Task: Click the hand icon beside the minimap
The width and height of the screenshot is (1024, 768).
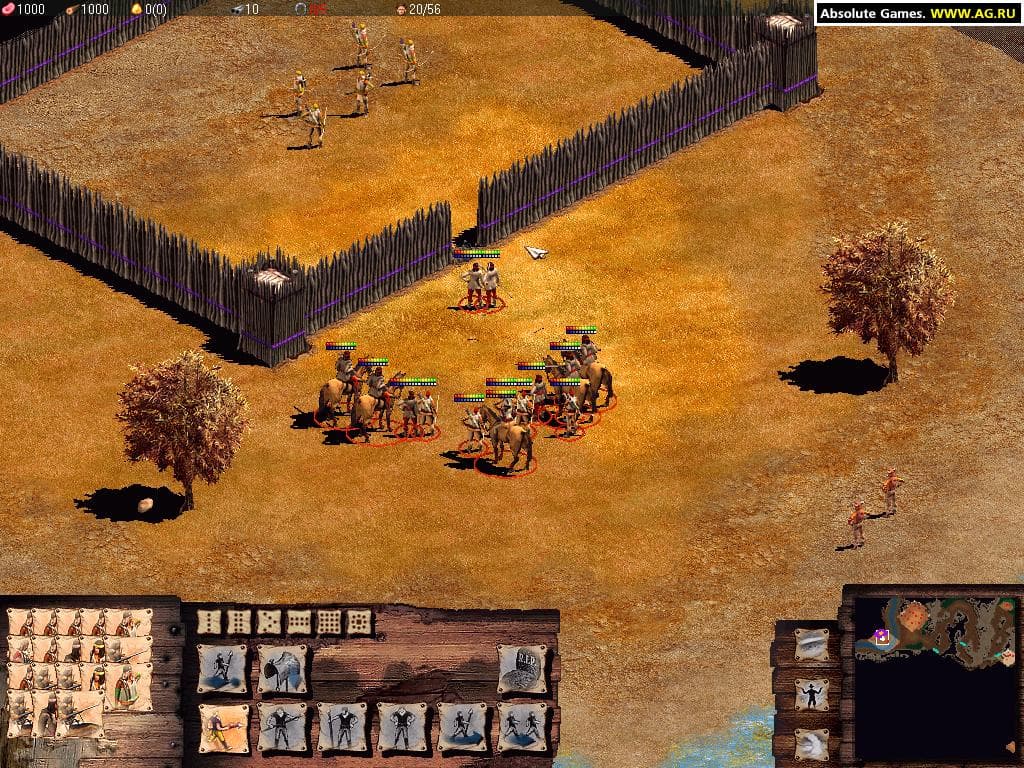Action: pos(812,743)
